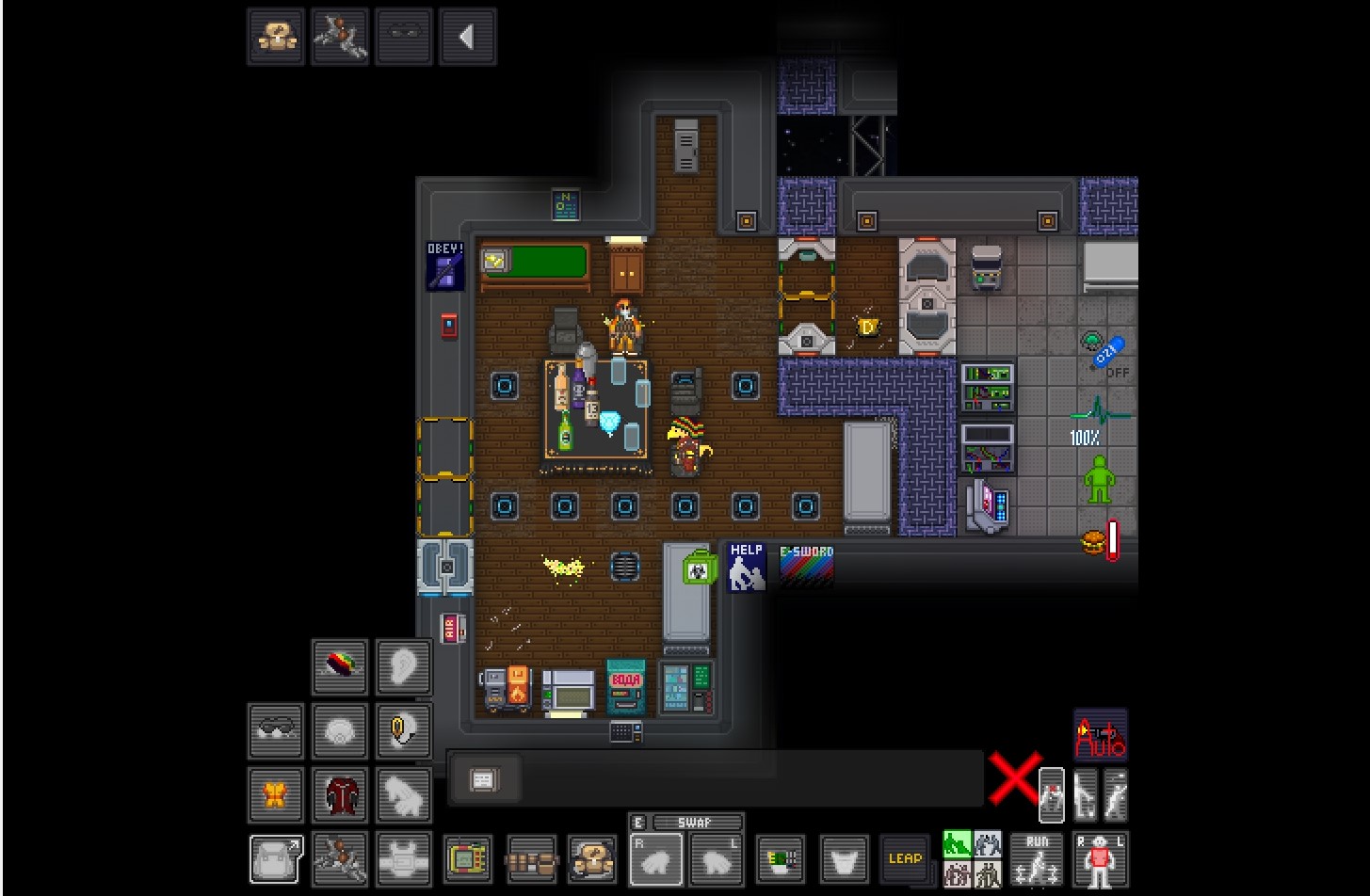This screenshot has height=896, width=1370.
Task: Select the right hand slot marked R
Action: (656, 859)
